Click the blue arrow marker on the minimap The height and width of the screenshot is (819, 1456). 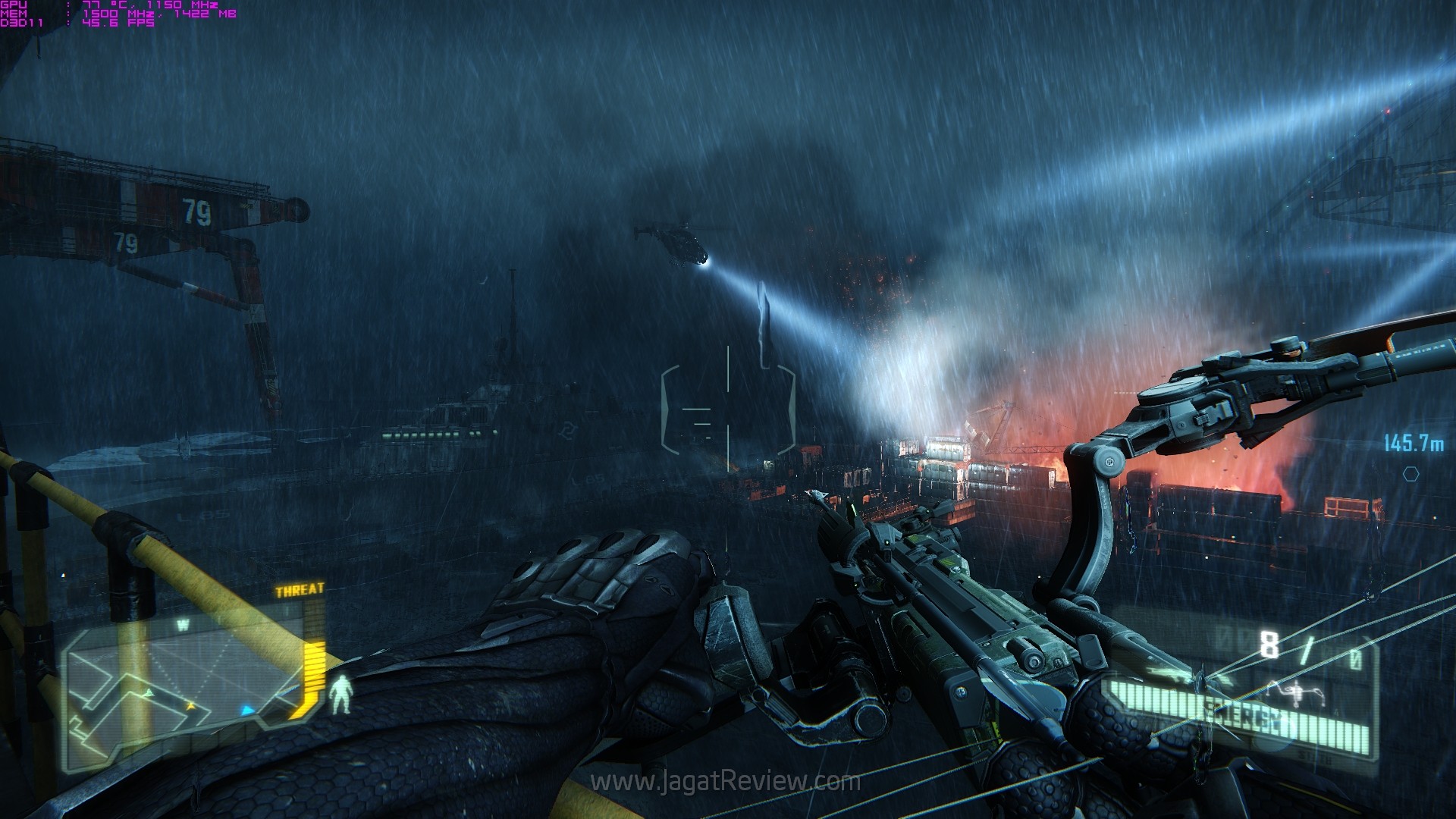tap(247, 711)
